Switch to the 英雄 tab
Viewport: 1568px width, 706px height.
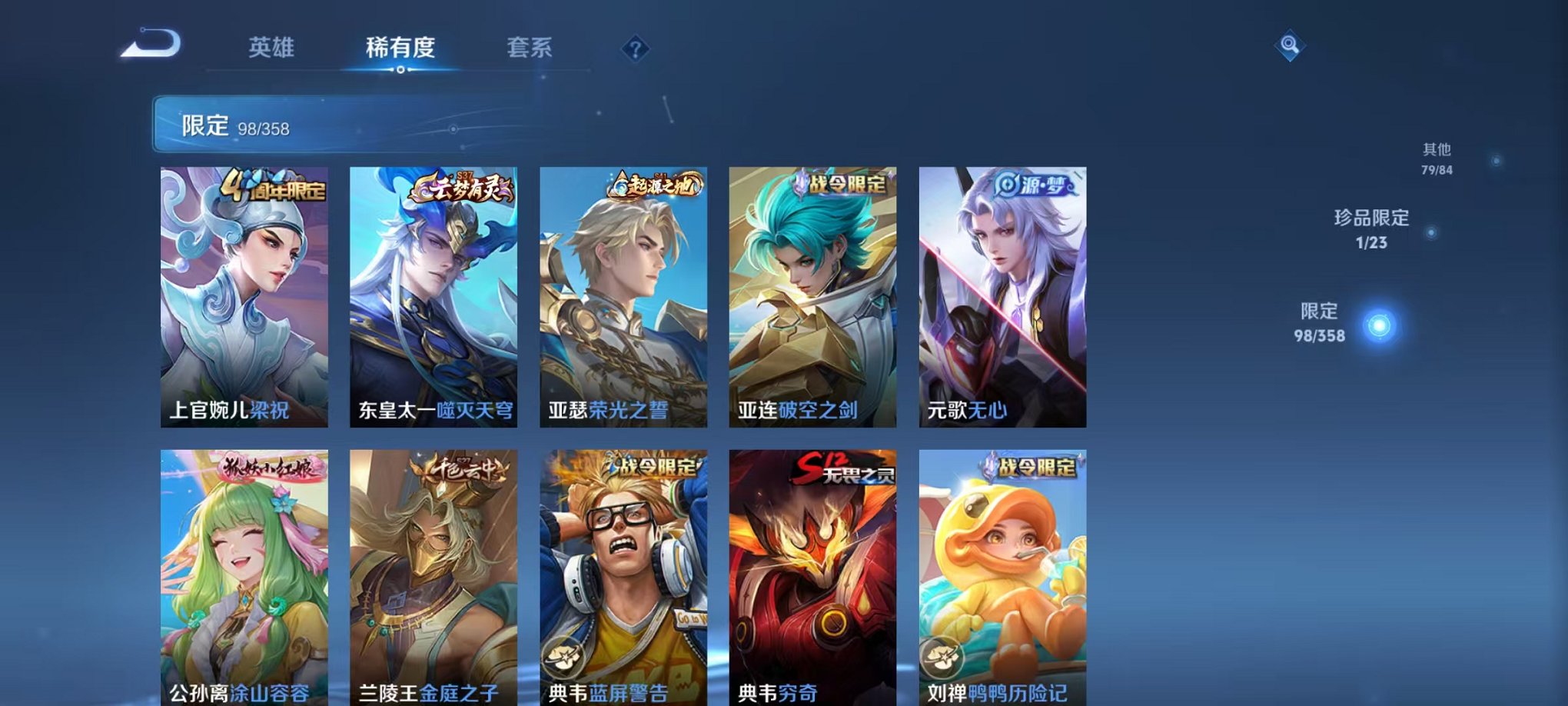271,46
